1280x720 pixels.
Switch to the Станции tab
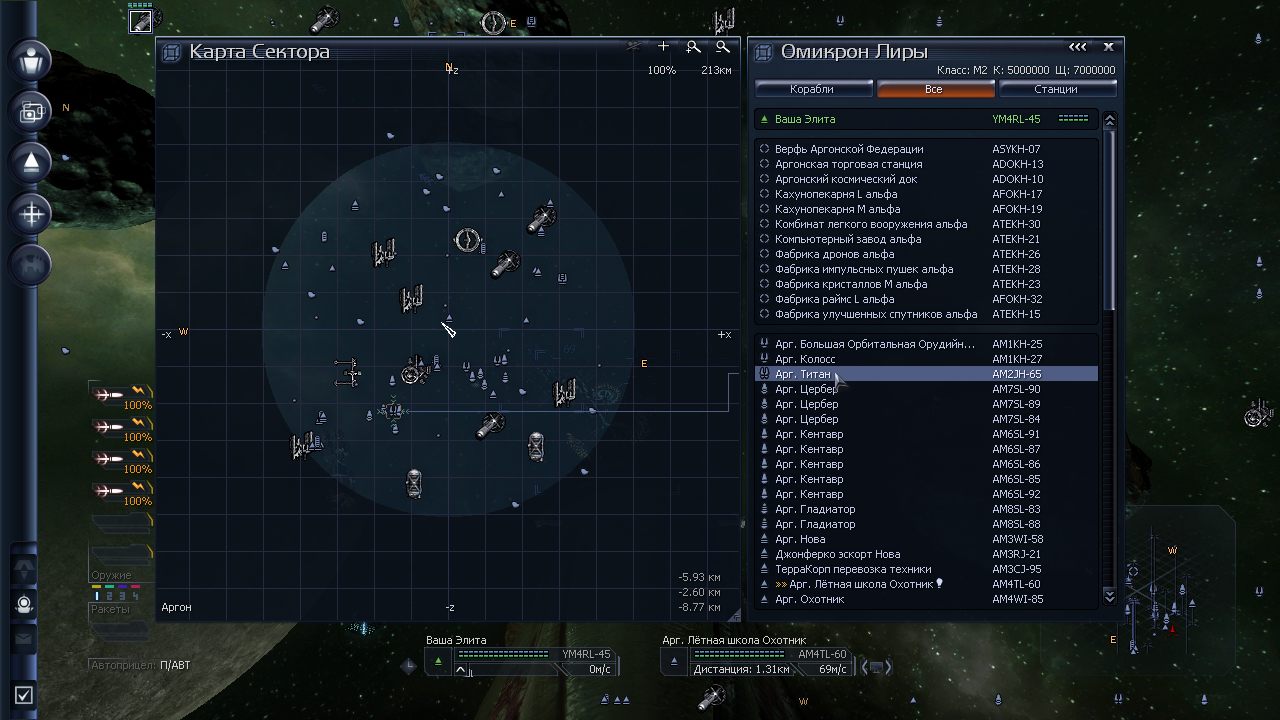pyautogui.click(x=1058, y=88)
